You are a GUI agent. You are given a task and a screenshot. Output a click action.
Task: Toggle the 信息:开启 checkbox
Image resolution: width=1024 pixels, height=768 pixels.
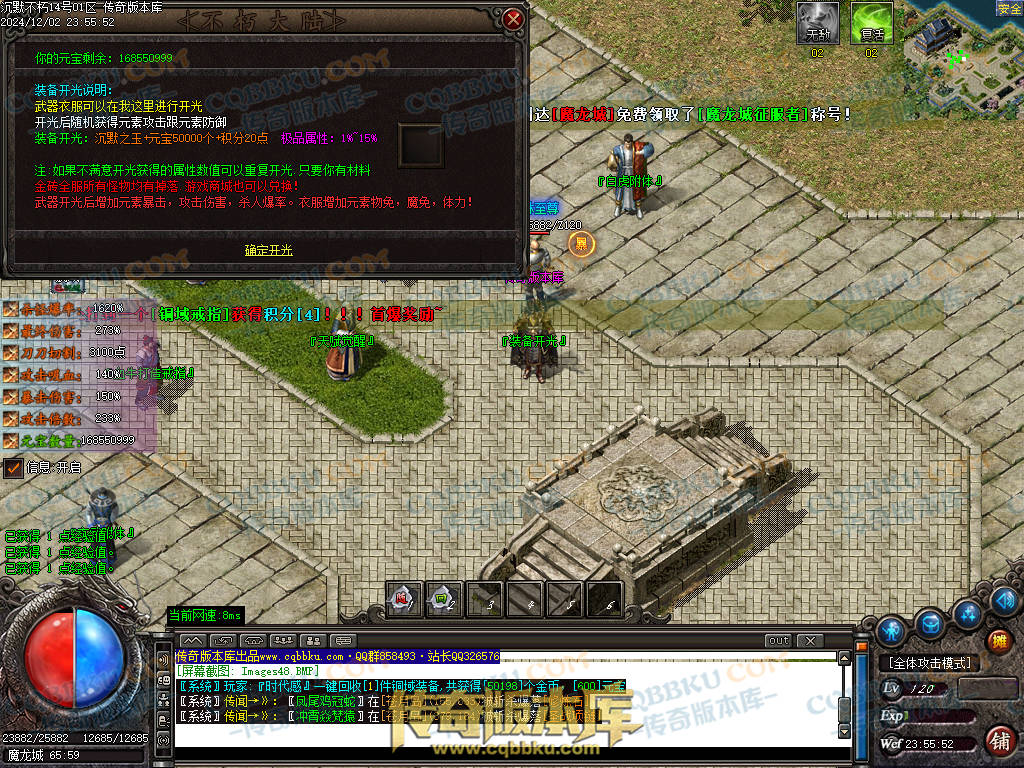pos(14,467)
